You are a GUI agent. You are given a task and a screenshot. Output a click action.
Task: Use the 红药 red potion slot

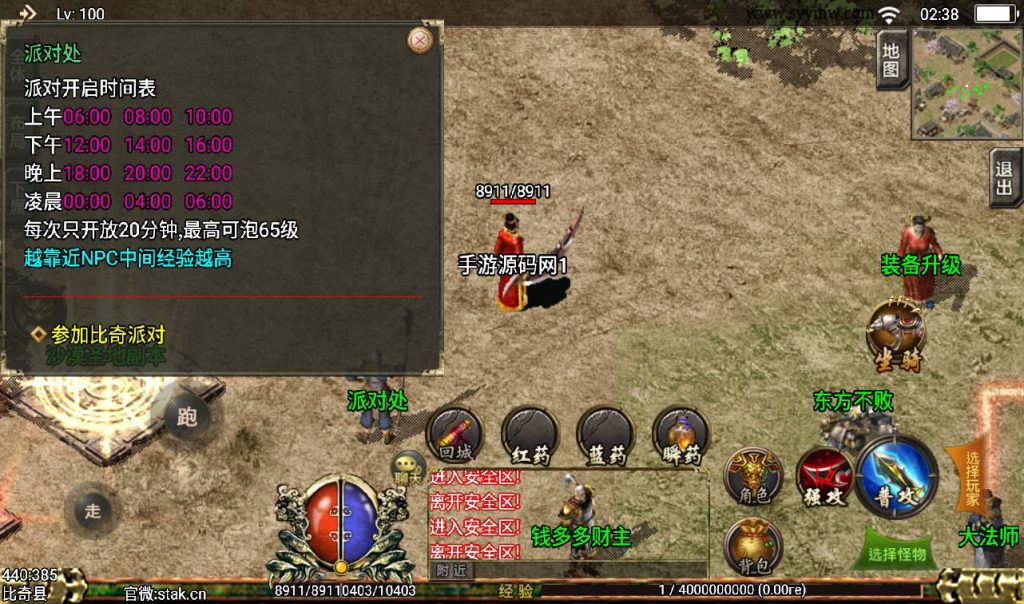pyautogui.click(x=530, y=435)
